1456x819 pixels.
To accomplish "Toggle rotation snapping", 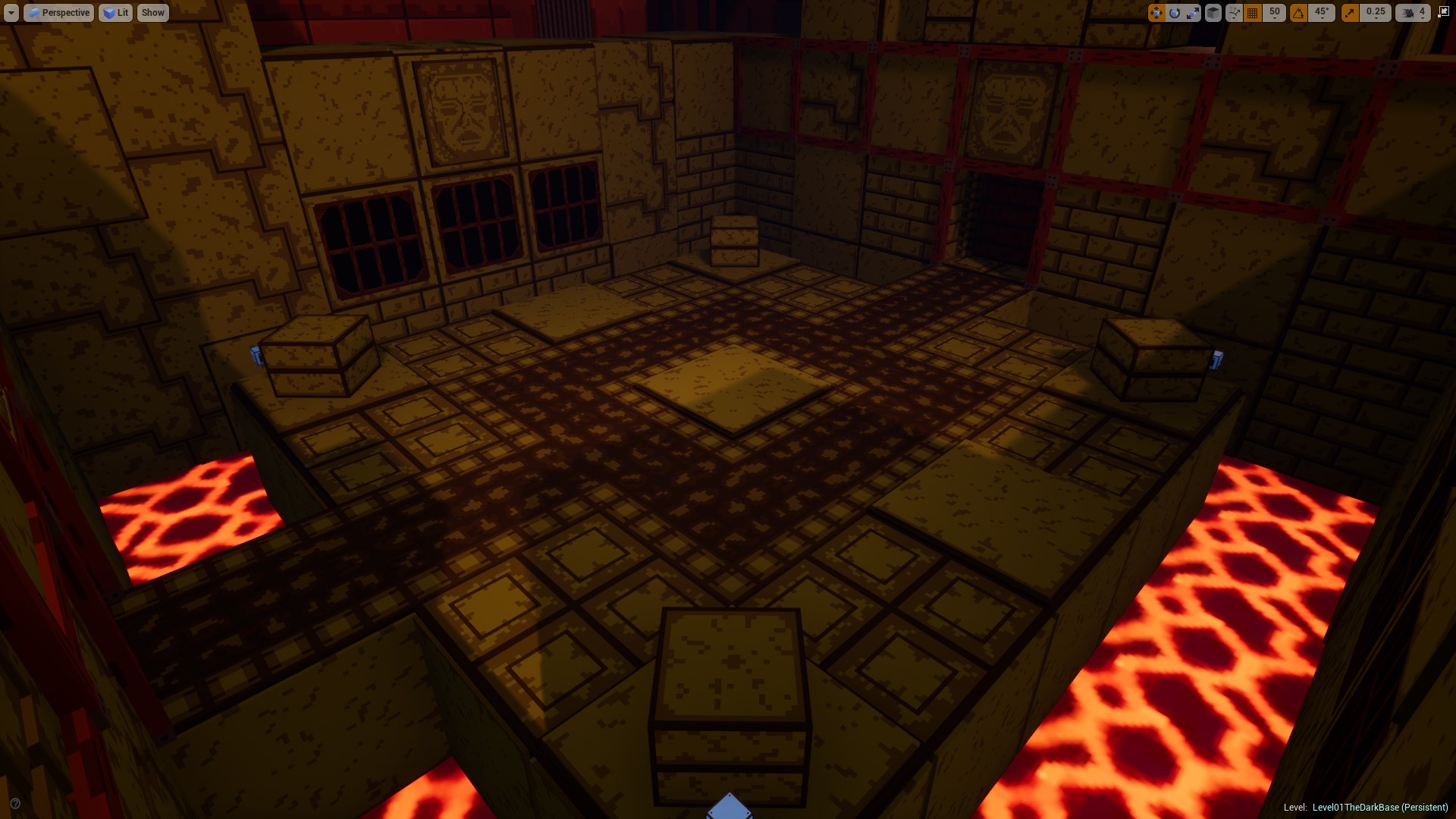I will click(x=1298, y=12).
